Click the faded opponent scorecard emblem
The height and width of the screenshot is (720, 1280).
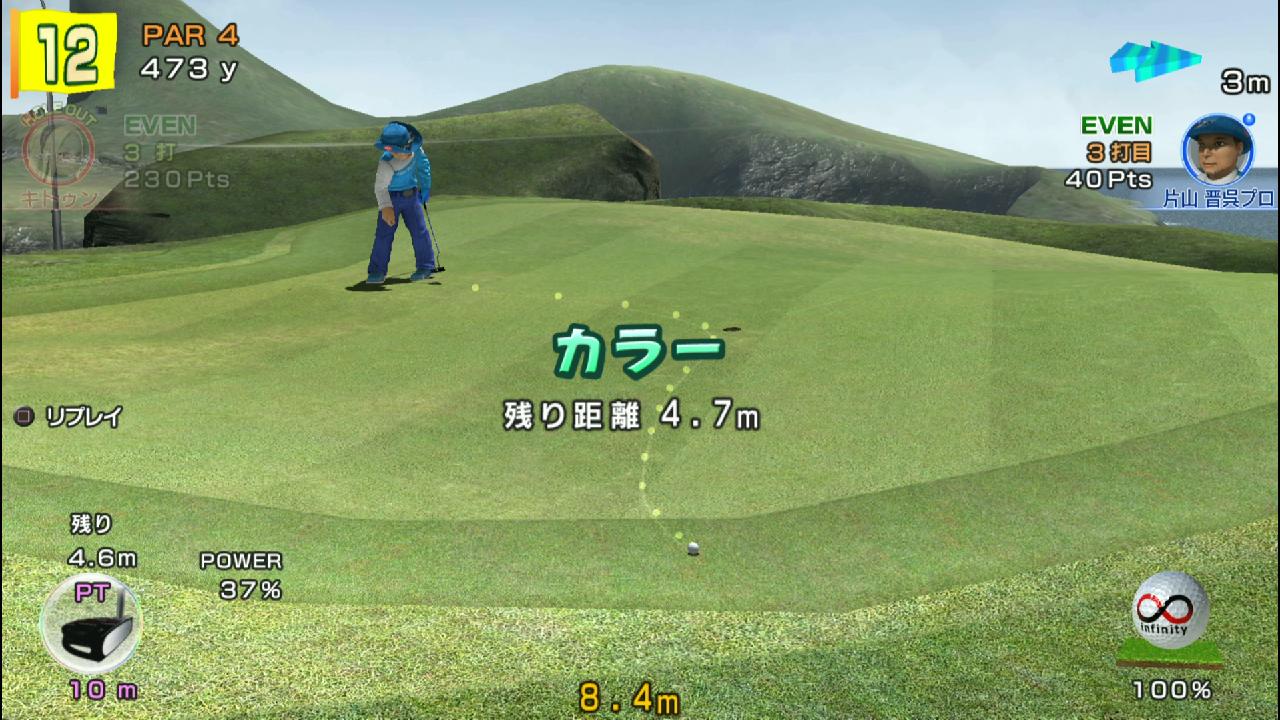coord(58,155)
